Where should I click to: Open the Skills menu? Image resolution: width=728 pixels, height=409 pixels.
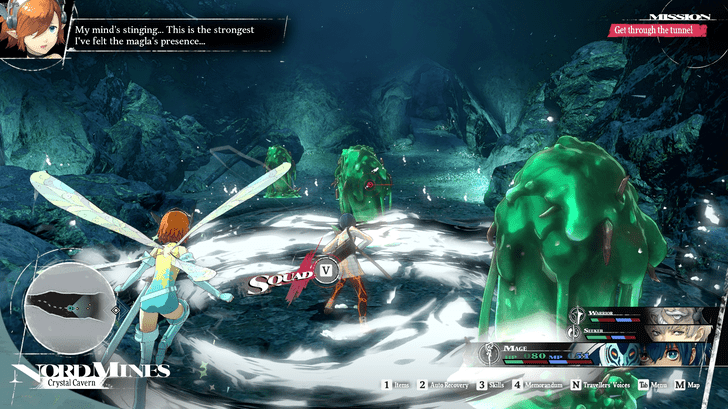[493, 384]
